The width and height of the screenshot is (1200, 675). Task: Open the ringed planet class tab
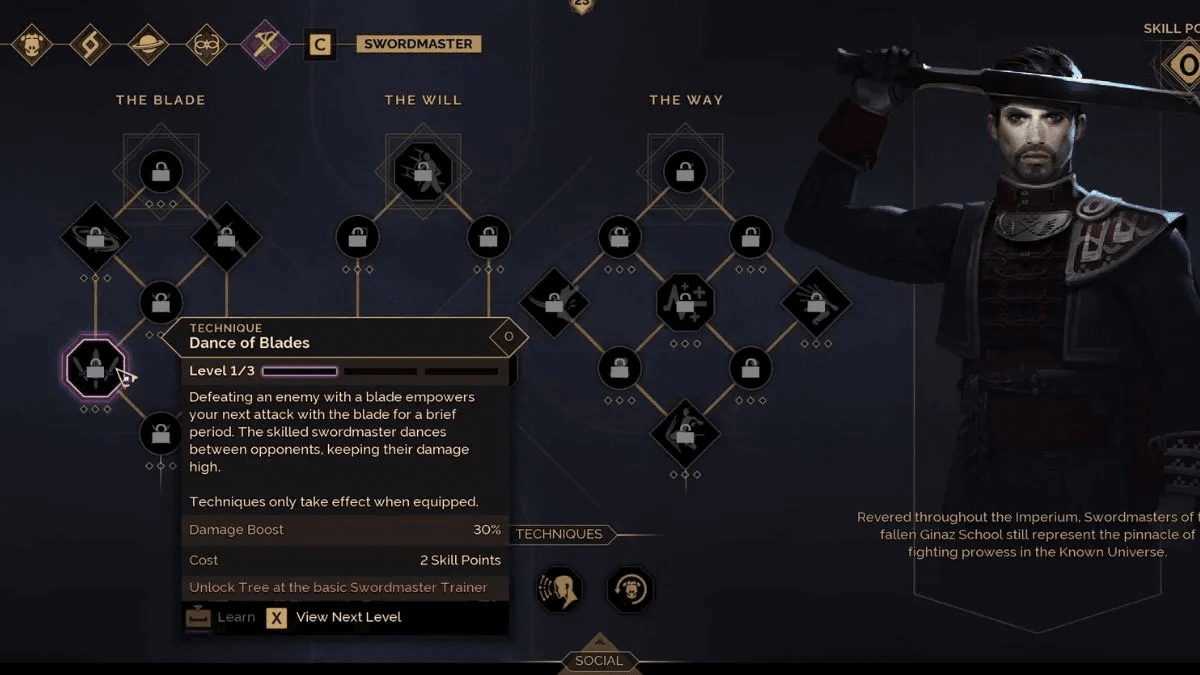(148, 45)
